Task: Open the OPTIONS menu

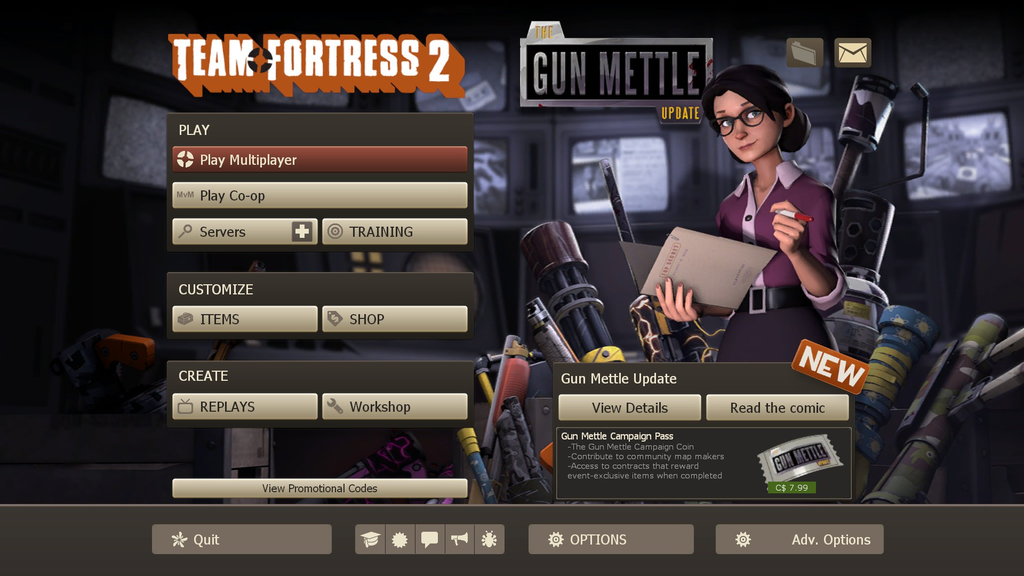Action: (x=610, y=540)
